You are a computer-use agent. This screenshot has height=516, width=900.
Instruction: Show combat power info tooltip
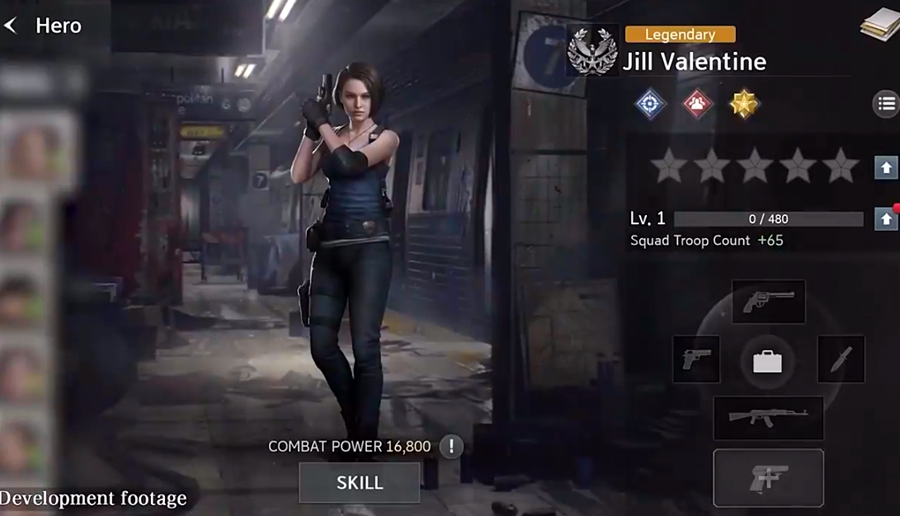(x=451, y=446)
